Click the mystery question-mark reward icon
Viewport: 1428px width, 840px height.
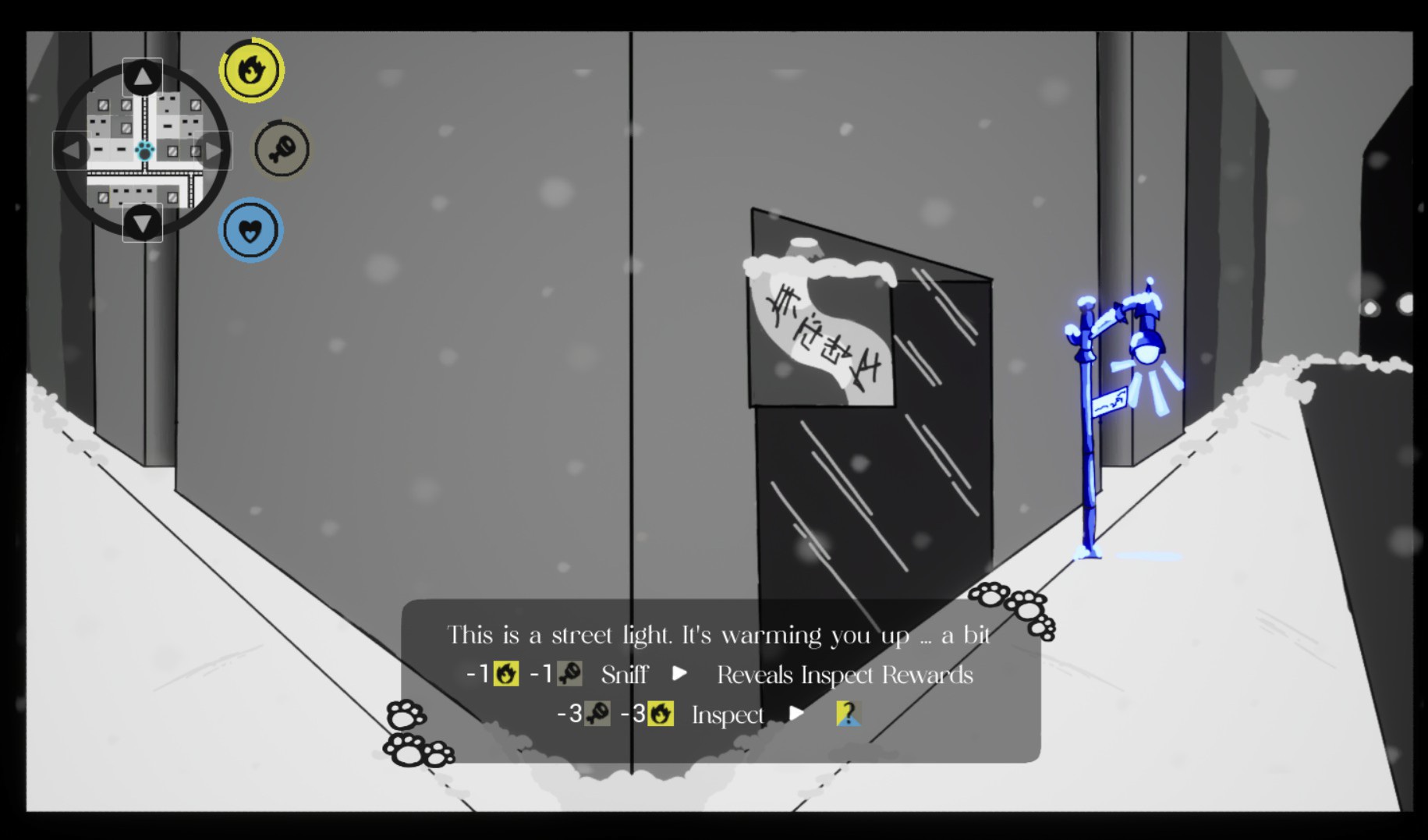tap(849, 714)
